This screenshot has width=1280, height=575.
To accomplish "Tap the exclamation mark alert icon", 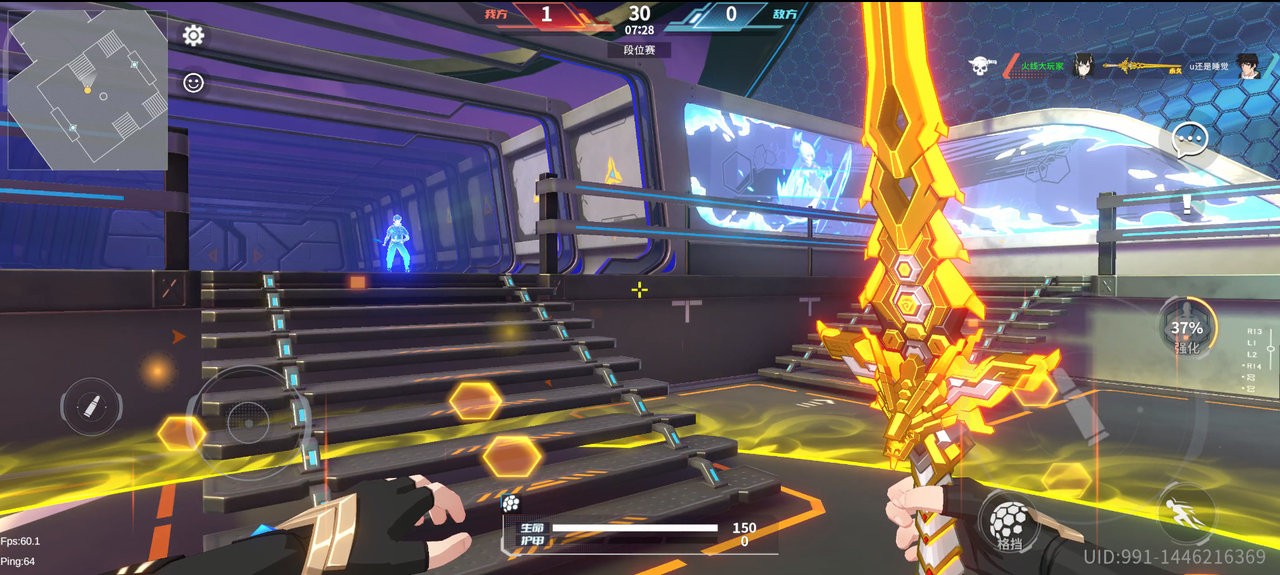I will (x=1187, y=204).
